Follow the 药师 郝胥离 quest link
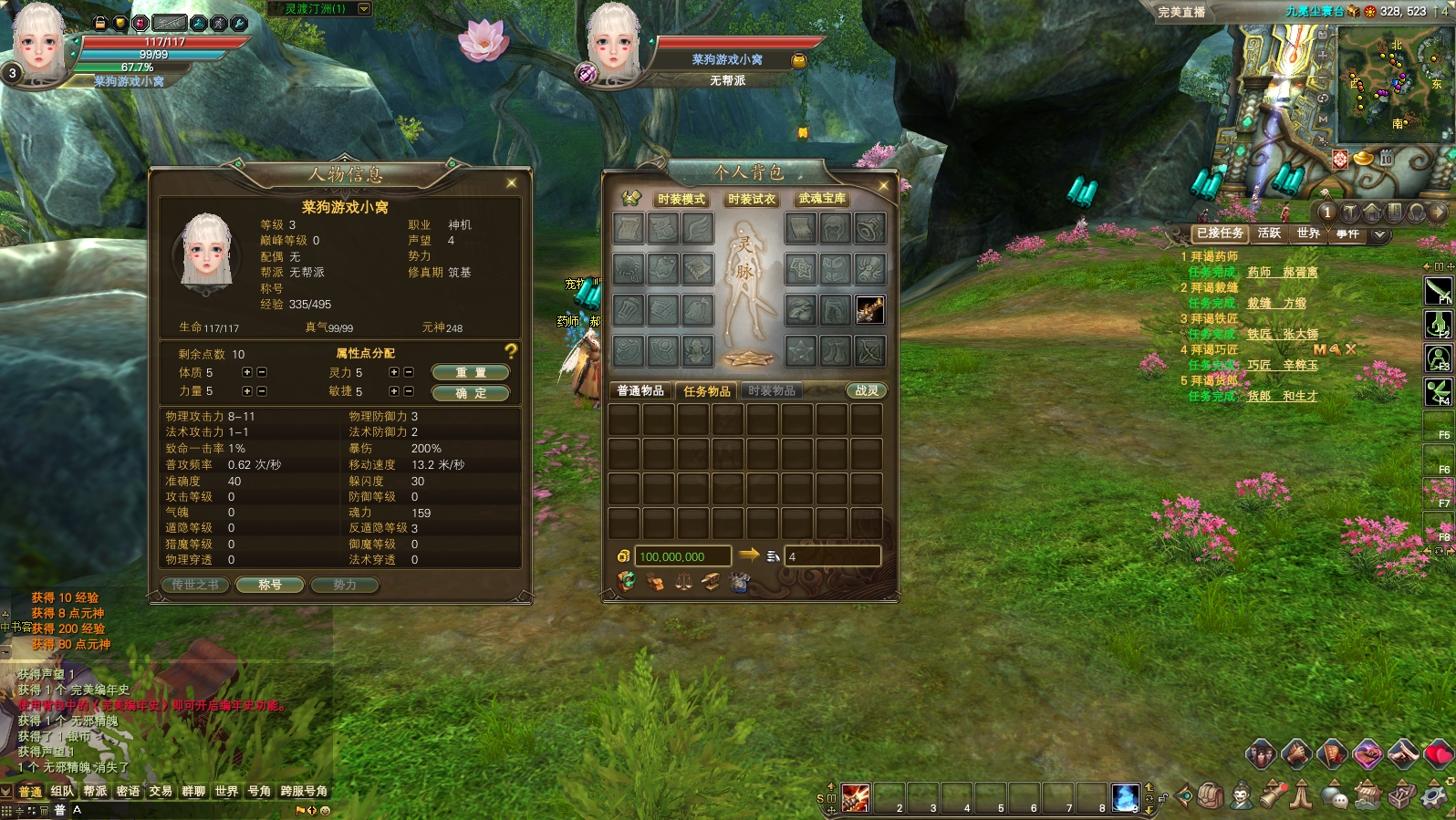The height and width of the screenshot is (820, 1456). pos(1282,272)
